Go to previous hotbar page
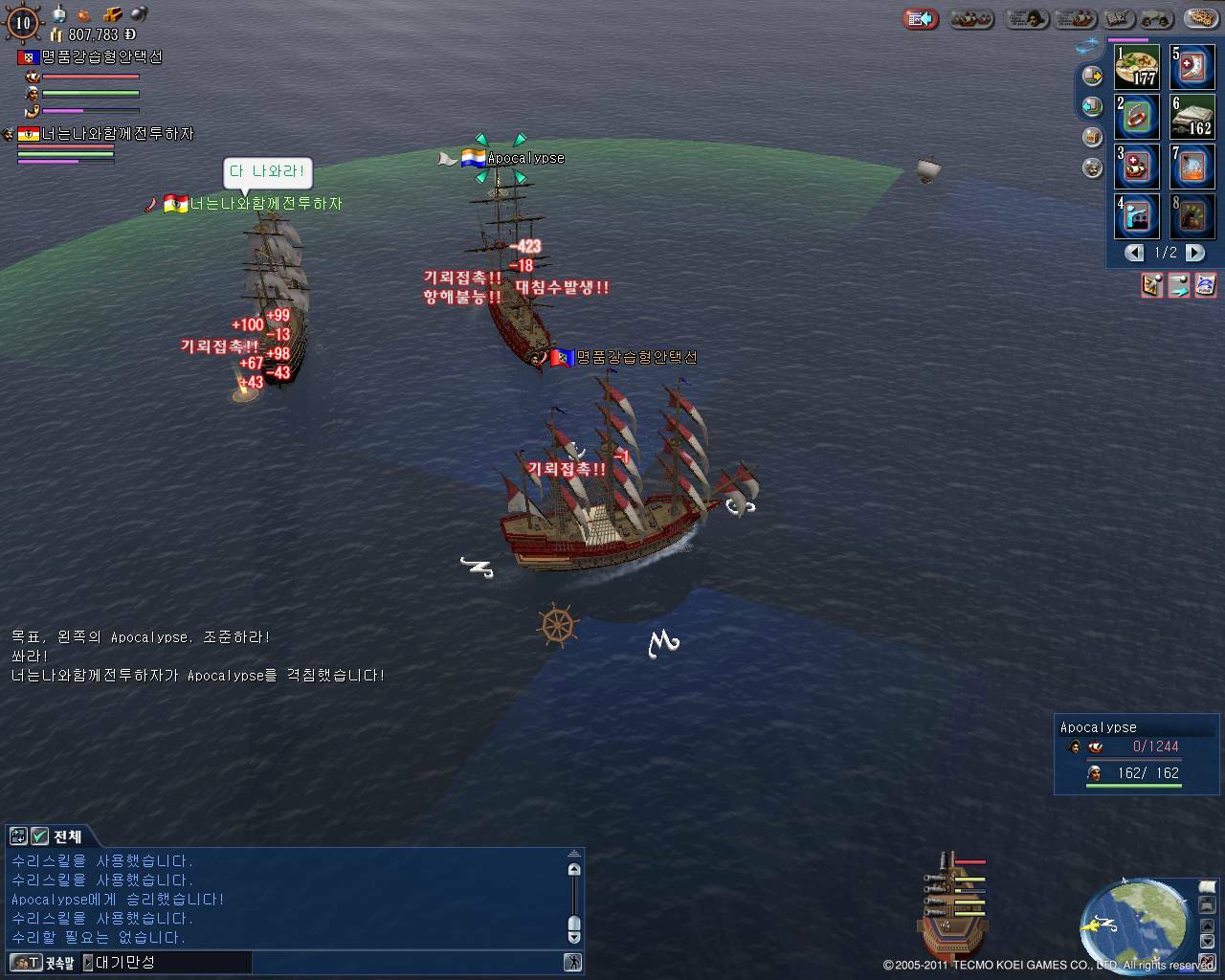 (1135, 253)
